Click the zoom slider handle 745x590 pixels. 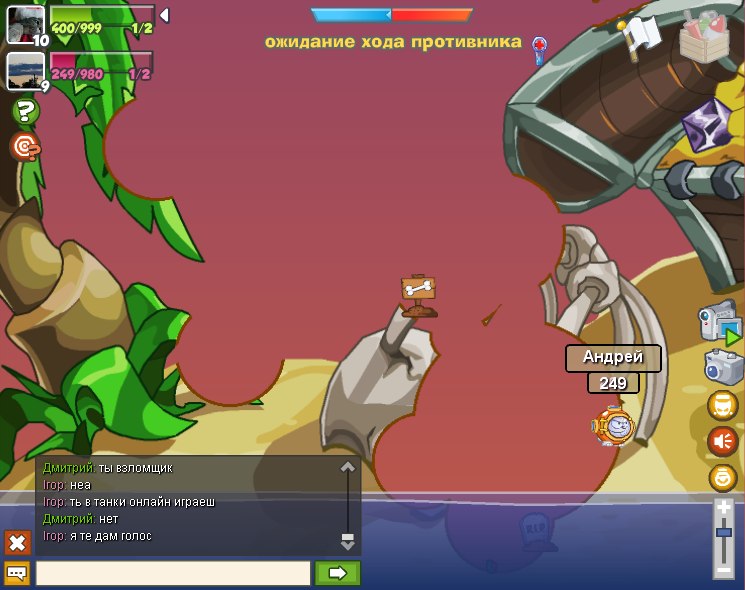tap(724, 533)
